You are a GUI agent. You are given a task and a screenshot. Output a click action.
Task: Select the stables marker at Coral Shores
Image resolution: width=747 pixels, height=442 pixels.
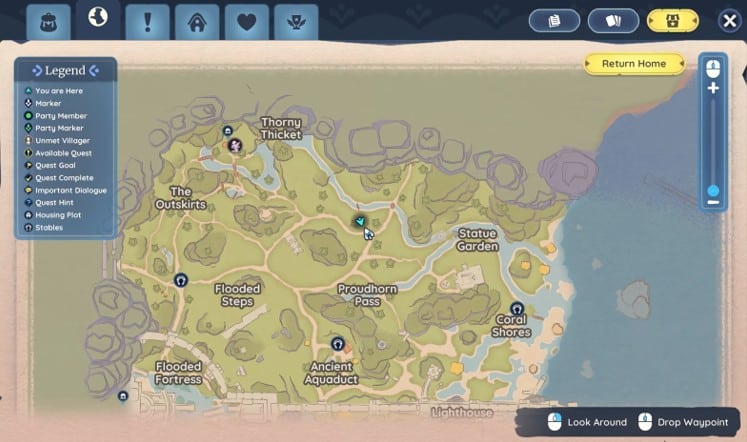tap(517, 309)
